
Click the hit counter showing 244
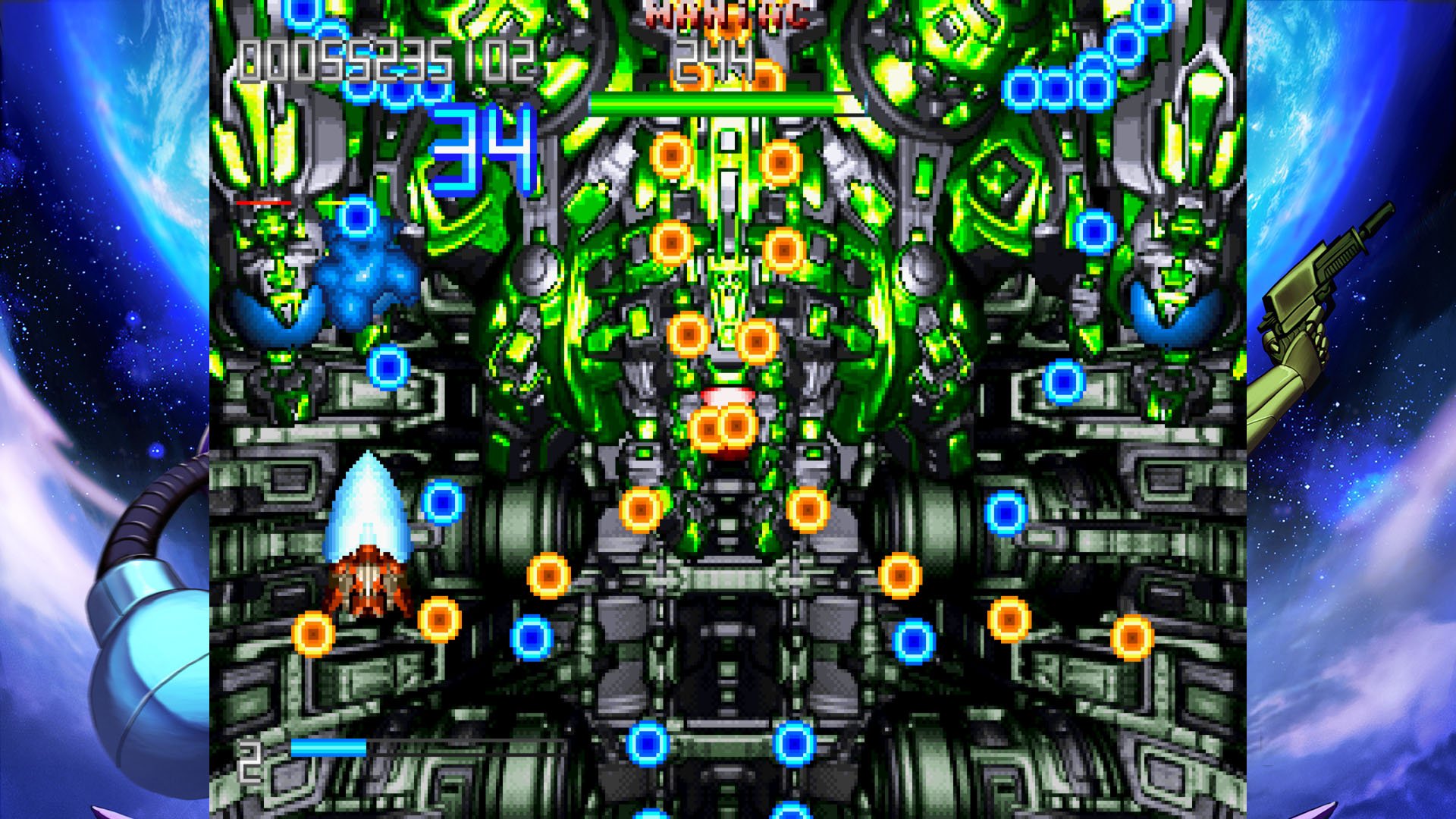[713, 57]
